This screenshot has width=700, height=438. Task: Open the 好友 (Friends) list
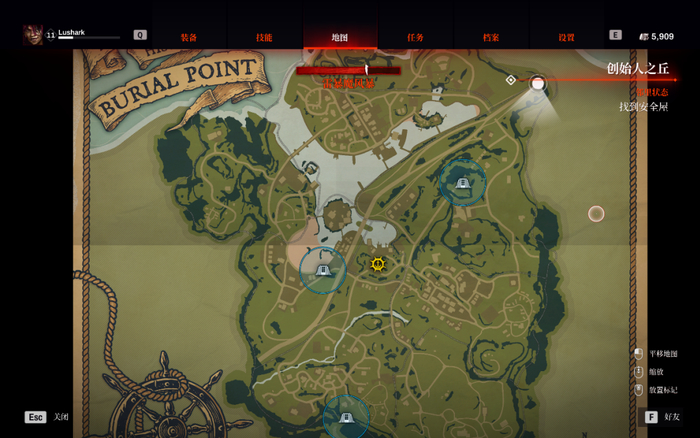tap(661, 417)
